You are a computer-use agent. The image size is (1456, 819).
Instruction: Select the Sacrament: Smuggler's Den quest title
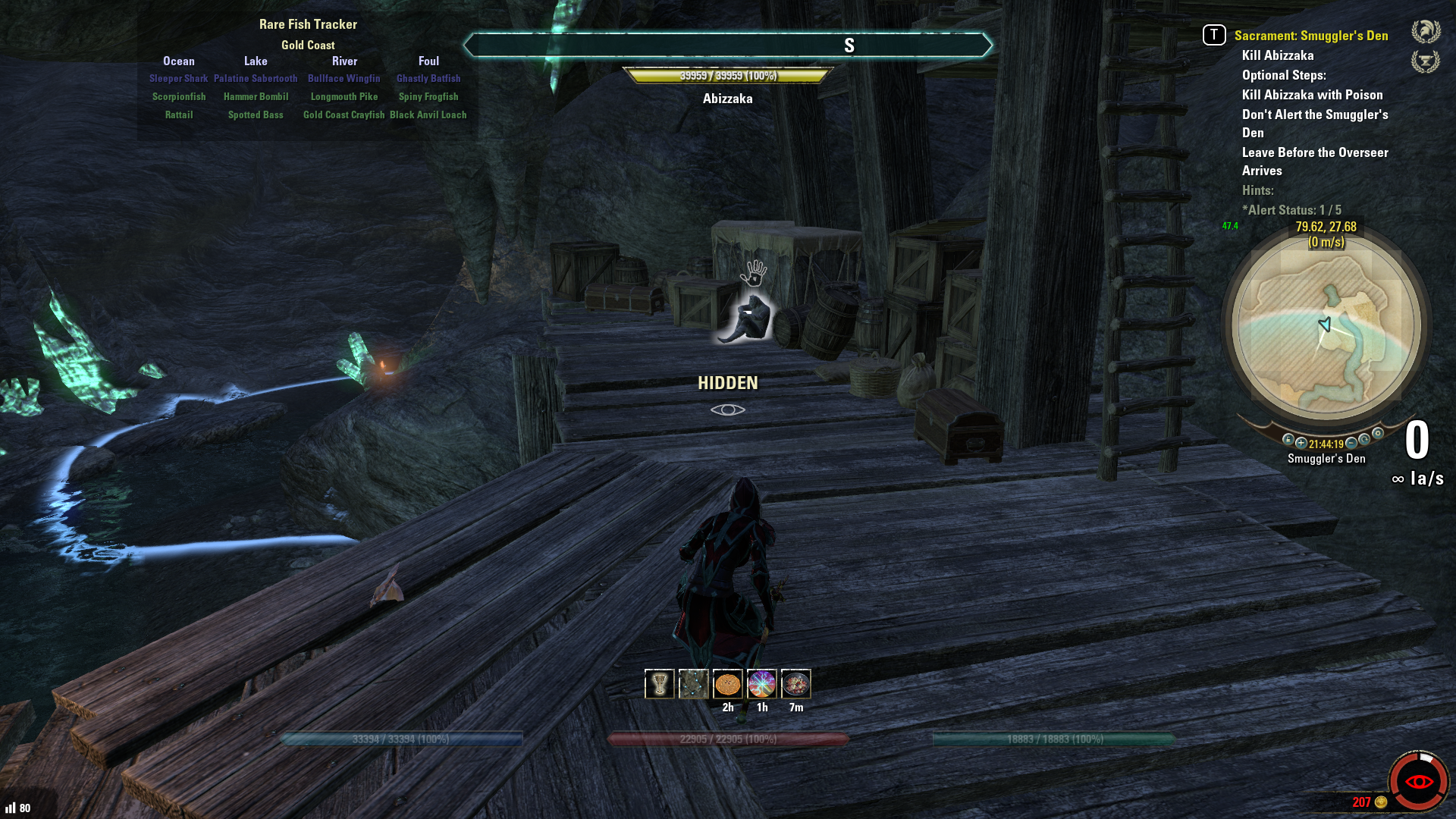point(1310,36)
